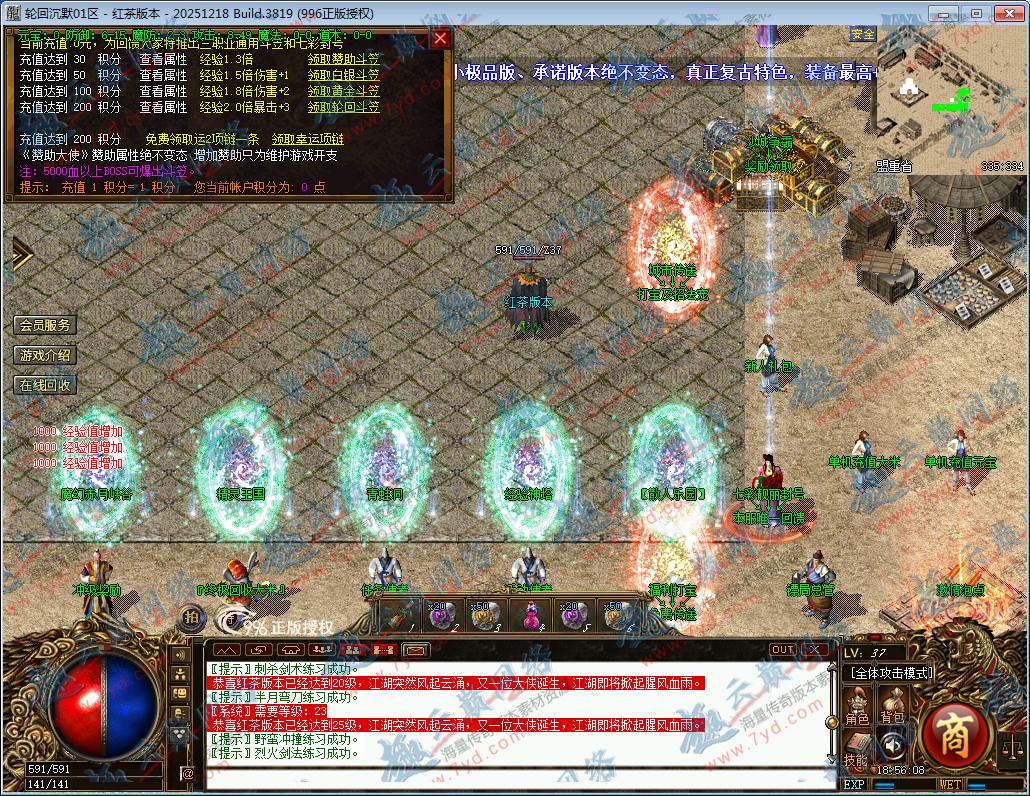
Task: Claim the 轮回斗笠 reward link
Action: (343, 107)
